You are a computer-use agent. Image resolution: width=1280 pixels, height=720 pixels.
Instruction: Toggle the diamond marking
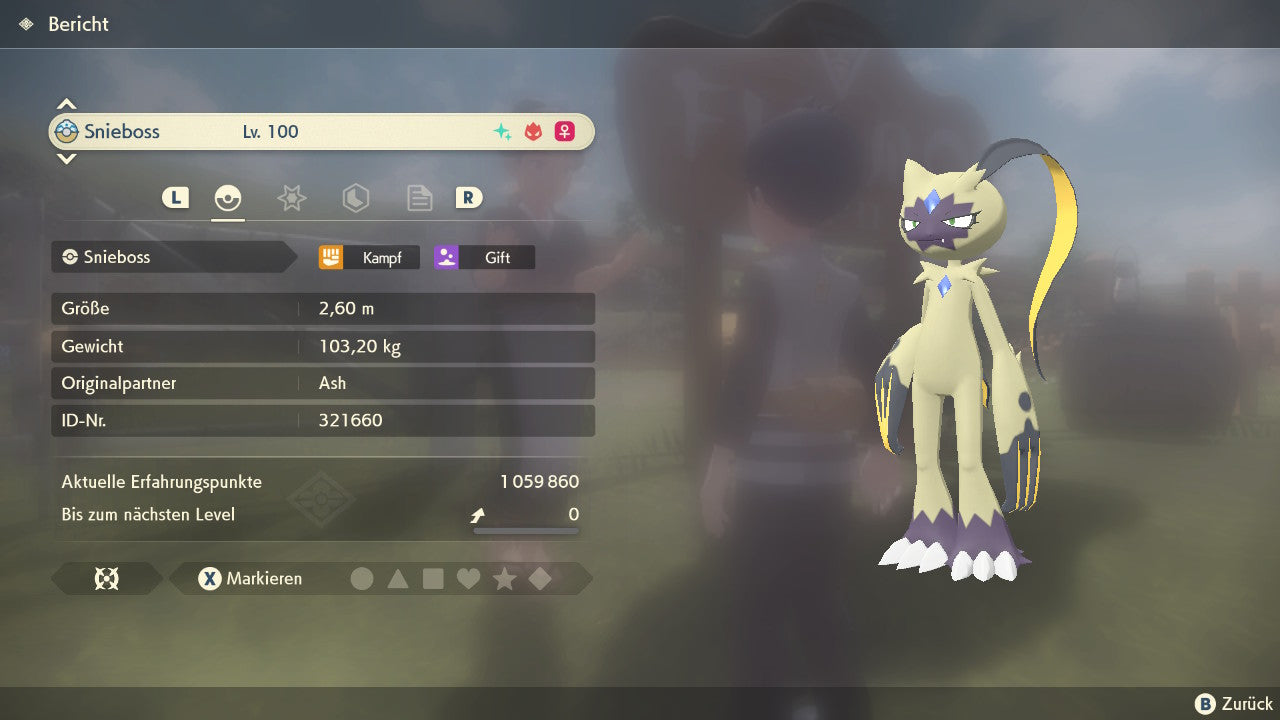tap(540, 578)
